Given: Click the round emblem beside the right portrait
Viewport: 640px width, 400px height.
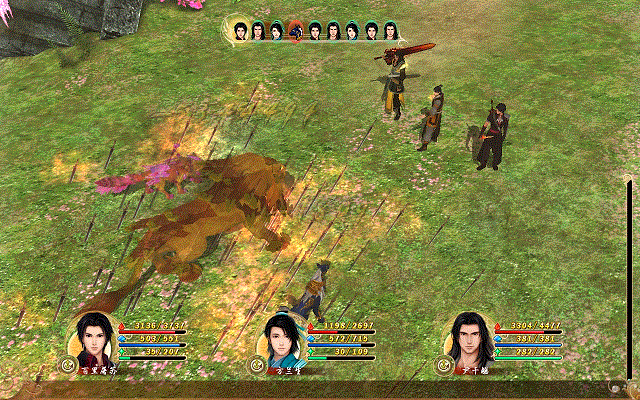Looking at the screenshot, I should (x=441, y=366).
